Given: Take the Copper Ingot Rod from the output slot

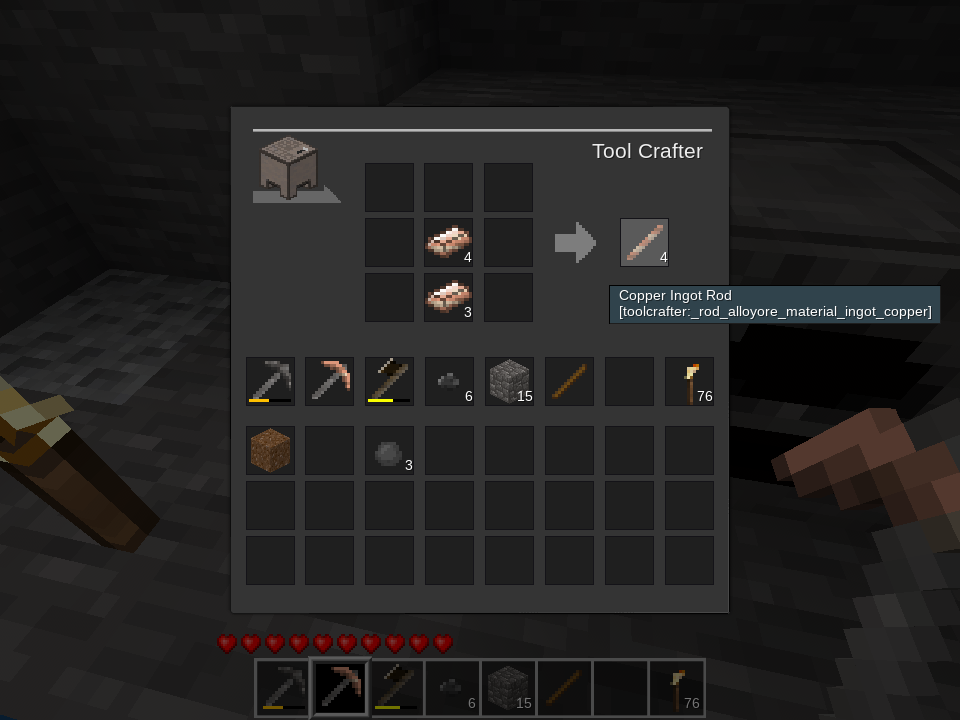Looking at the screenshot, I should point(644,243).
